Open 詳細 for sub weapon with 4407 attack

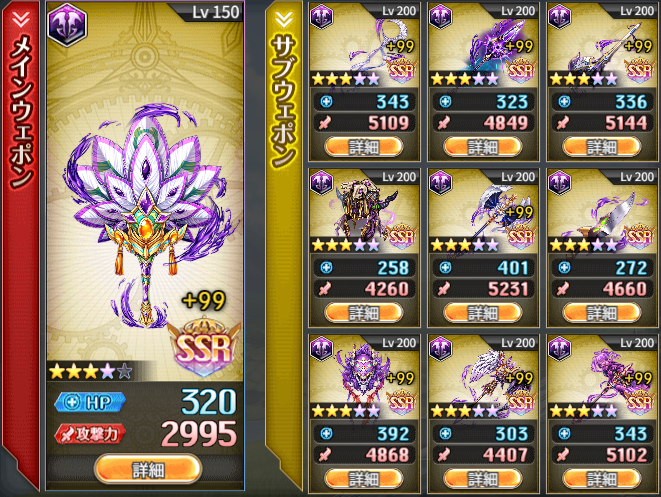click(482, 478)
